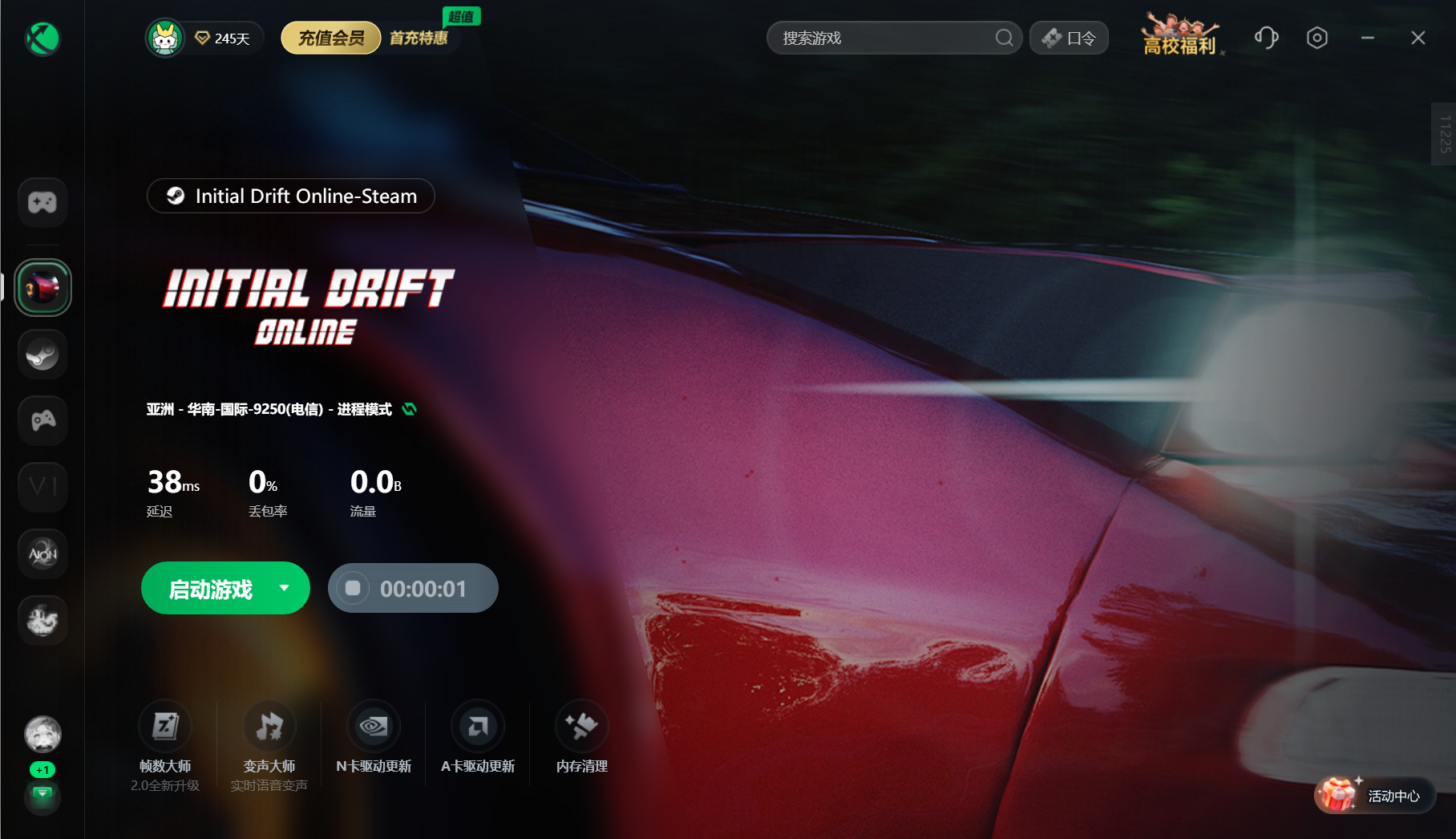This screenshot has width=1456, height=839.
Task: Click the green 启动游戏 launch button
Action: pos(211,589)
